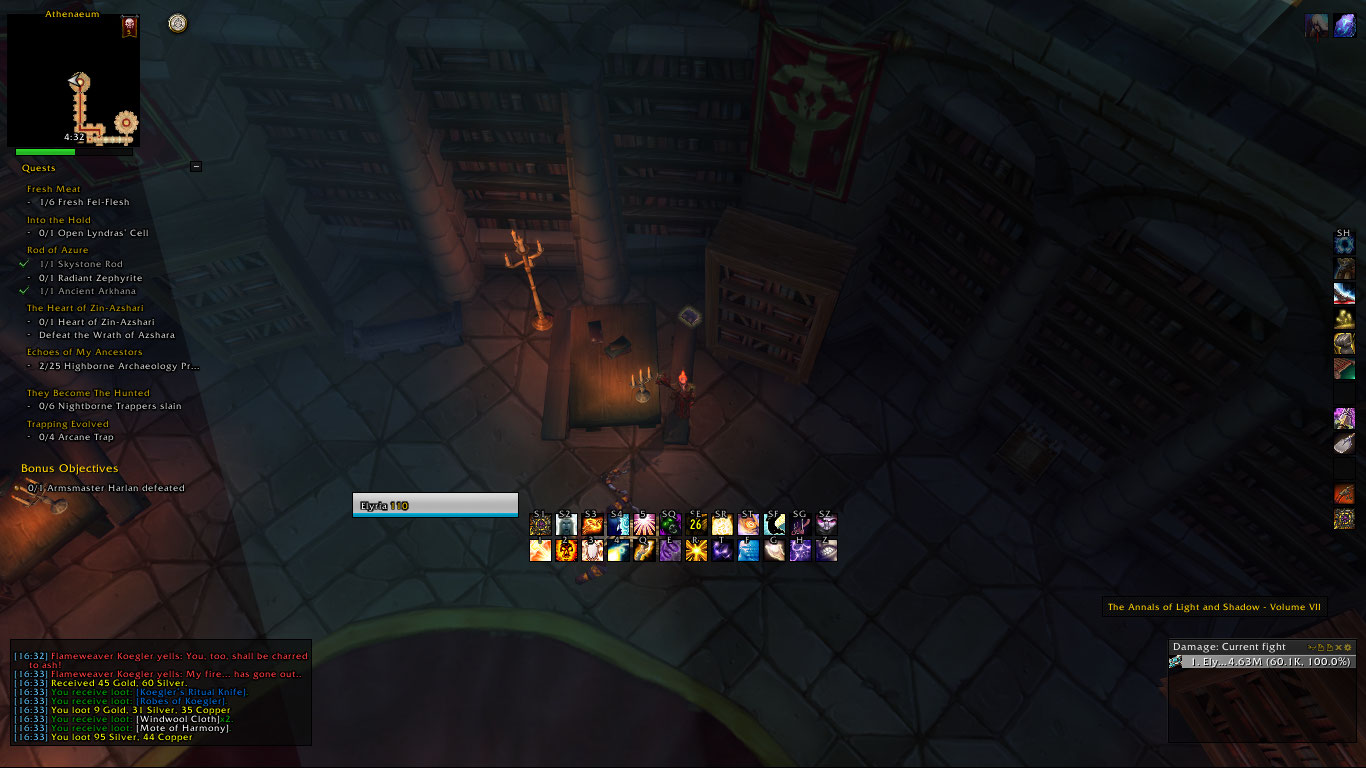
Task: Click the blue crystal buff icon
Action: (1344, 27)
